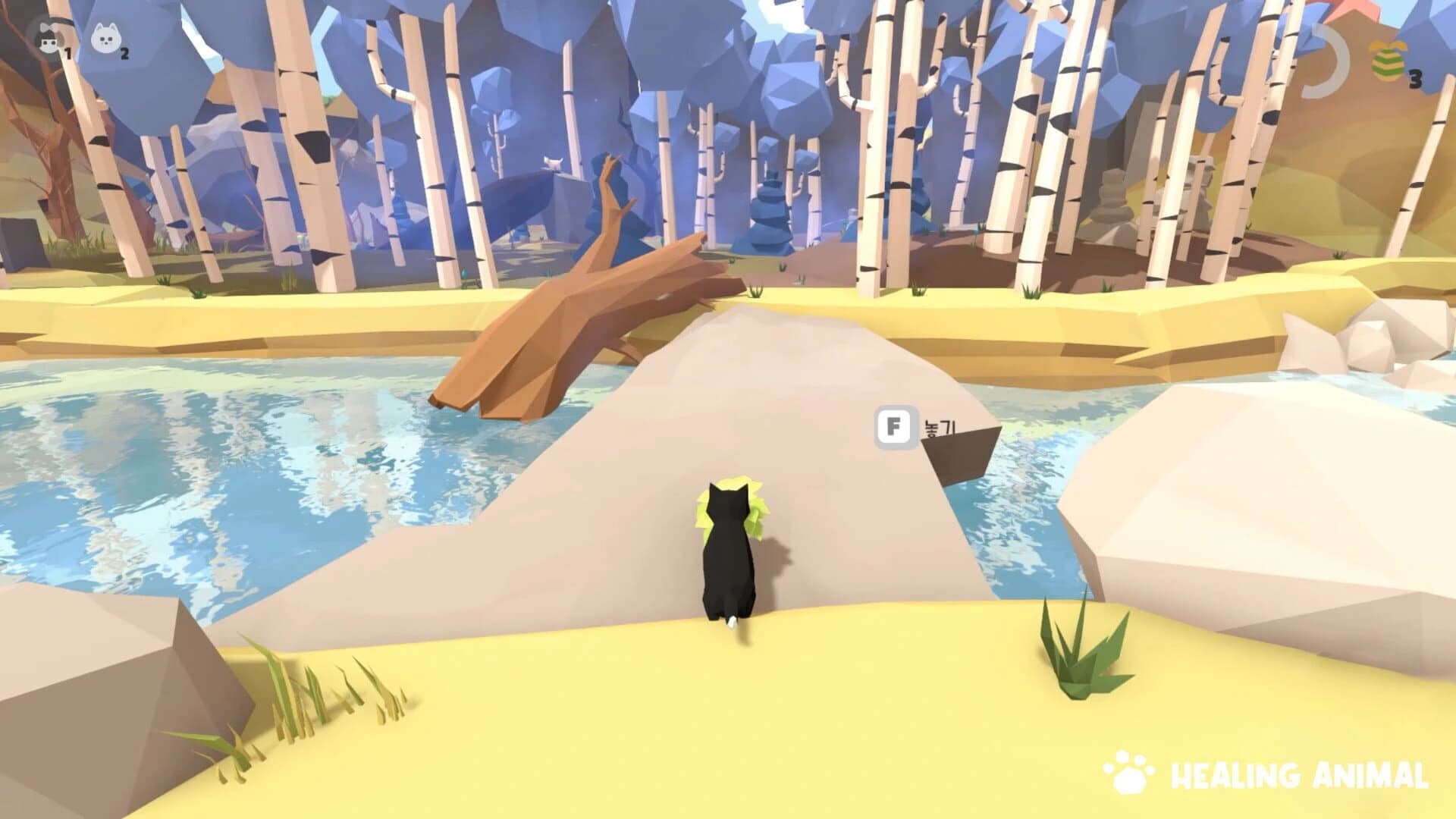Screen dimensions: 1456x819
Task: Click the number 3 beside the bee icon
Action: tap(1415, 78)
